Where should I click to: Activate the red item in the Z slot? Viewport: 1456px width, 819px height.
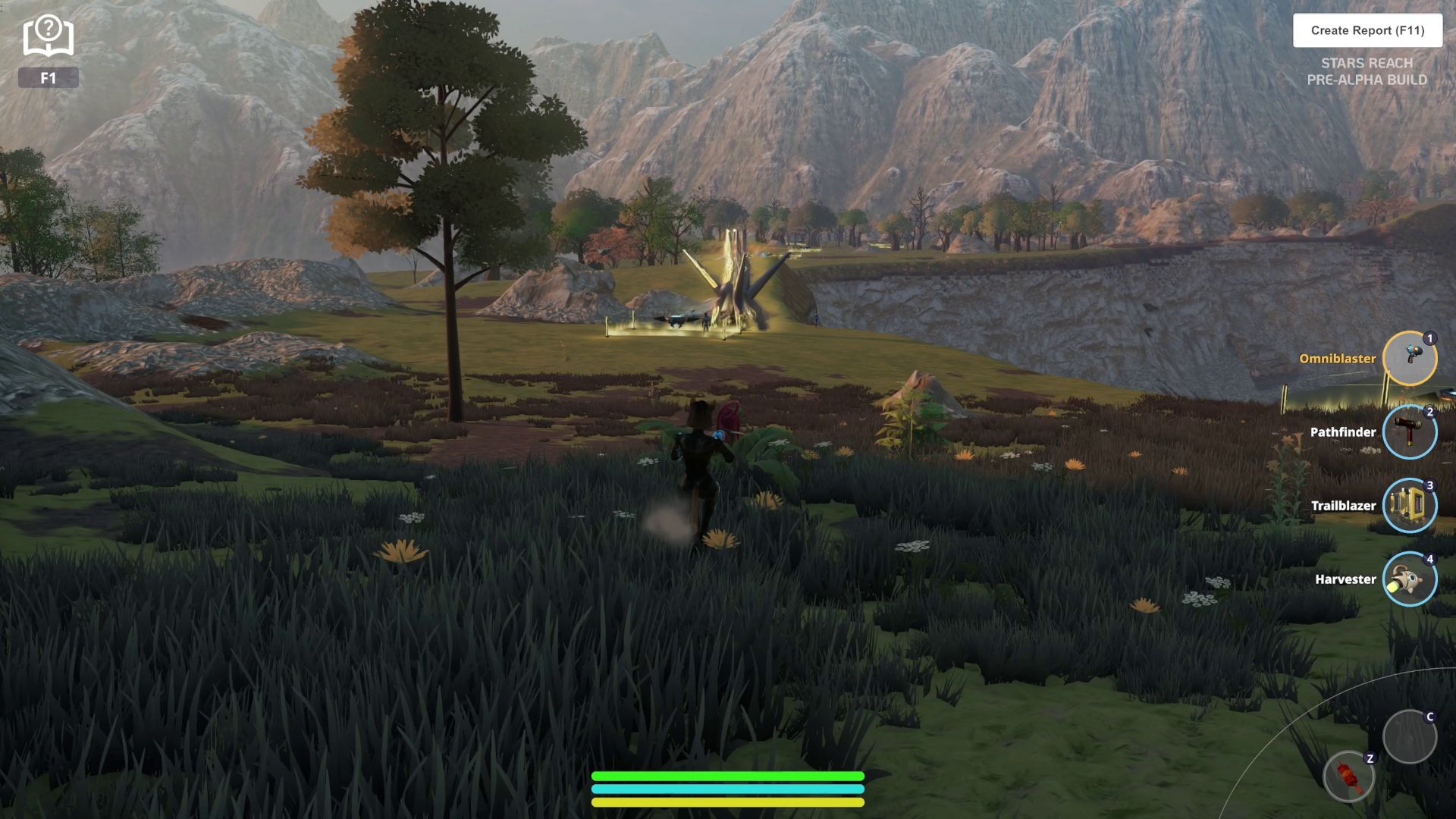click(1349, 777)
